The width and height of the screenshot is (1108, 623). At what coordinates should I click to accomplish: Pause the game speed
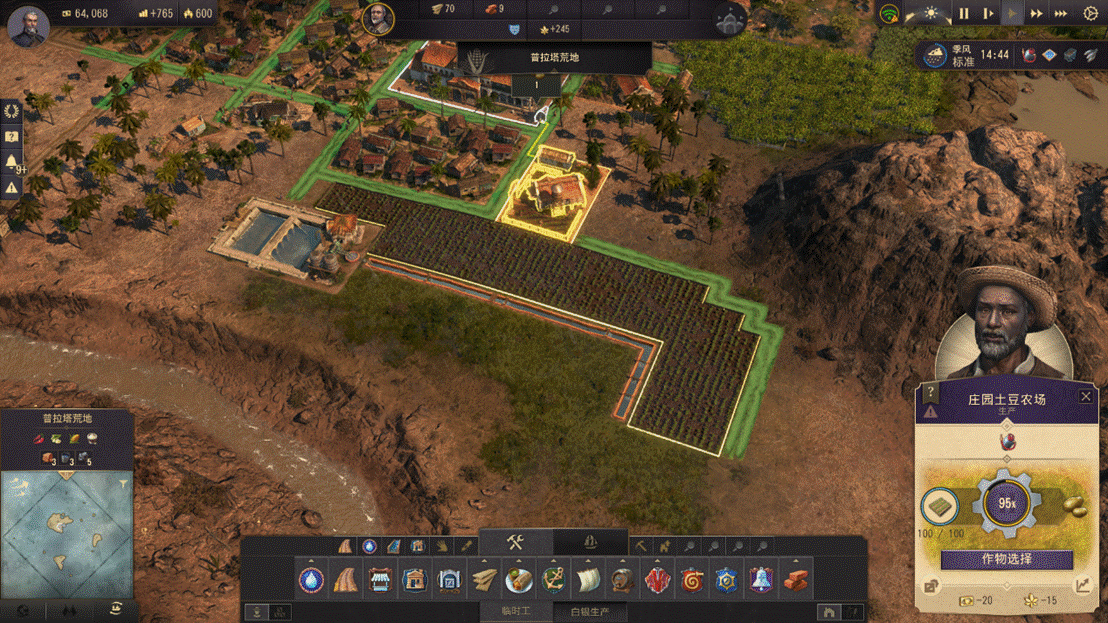pos(964,14)
